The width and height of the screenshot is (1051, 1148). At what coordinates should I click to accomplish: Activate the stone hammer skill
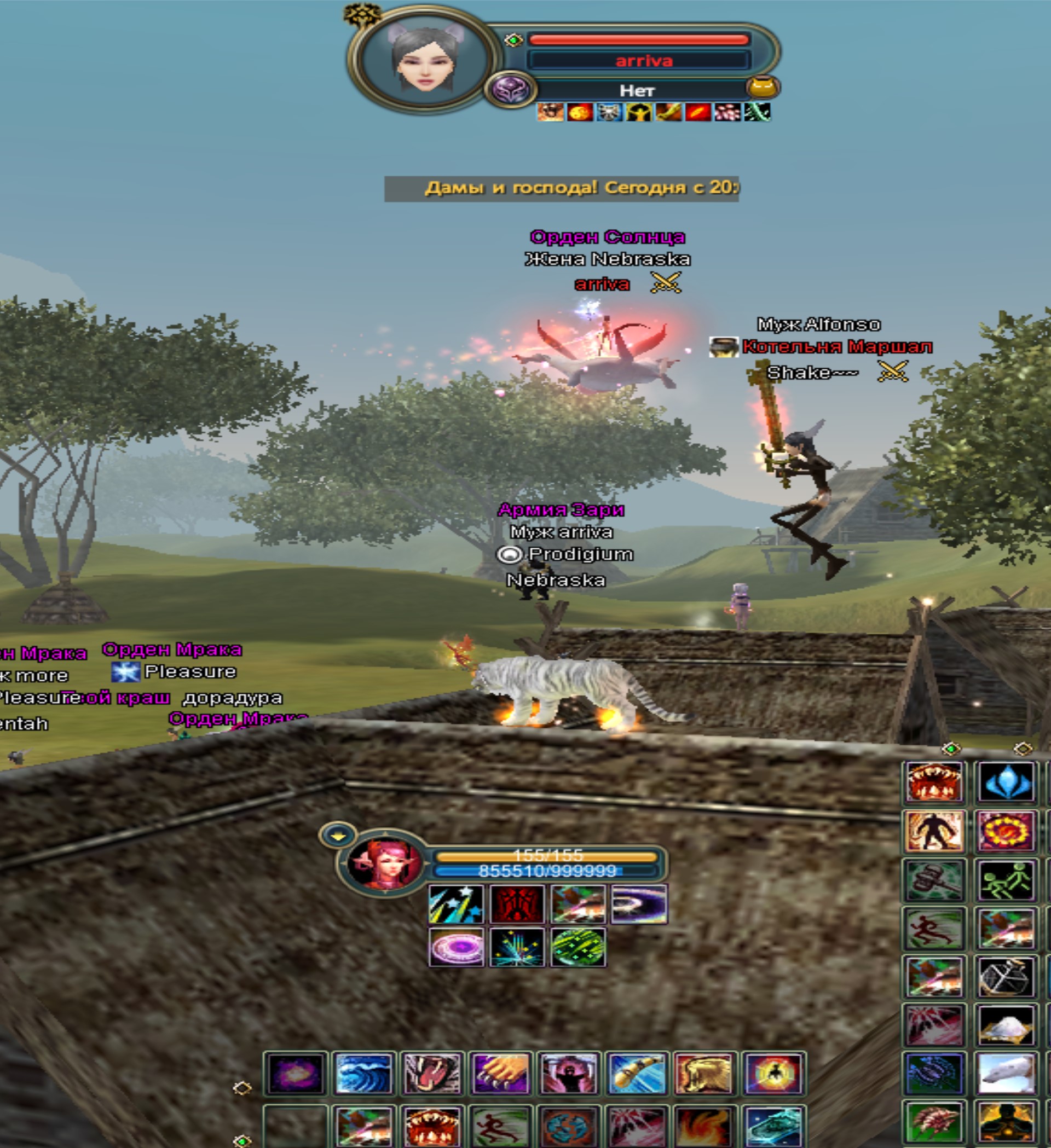934,880
